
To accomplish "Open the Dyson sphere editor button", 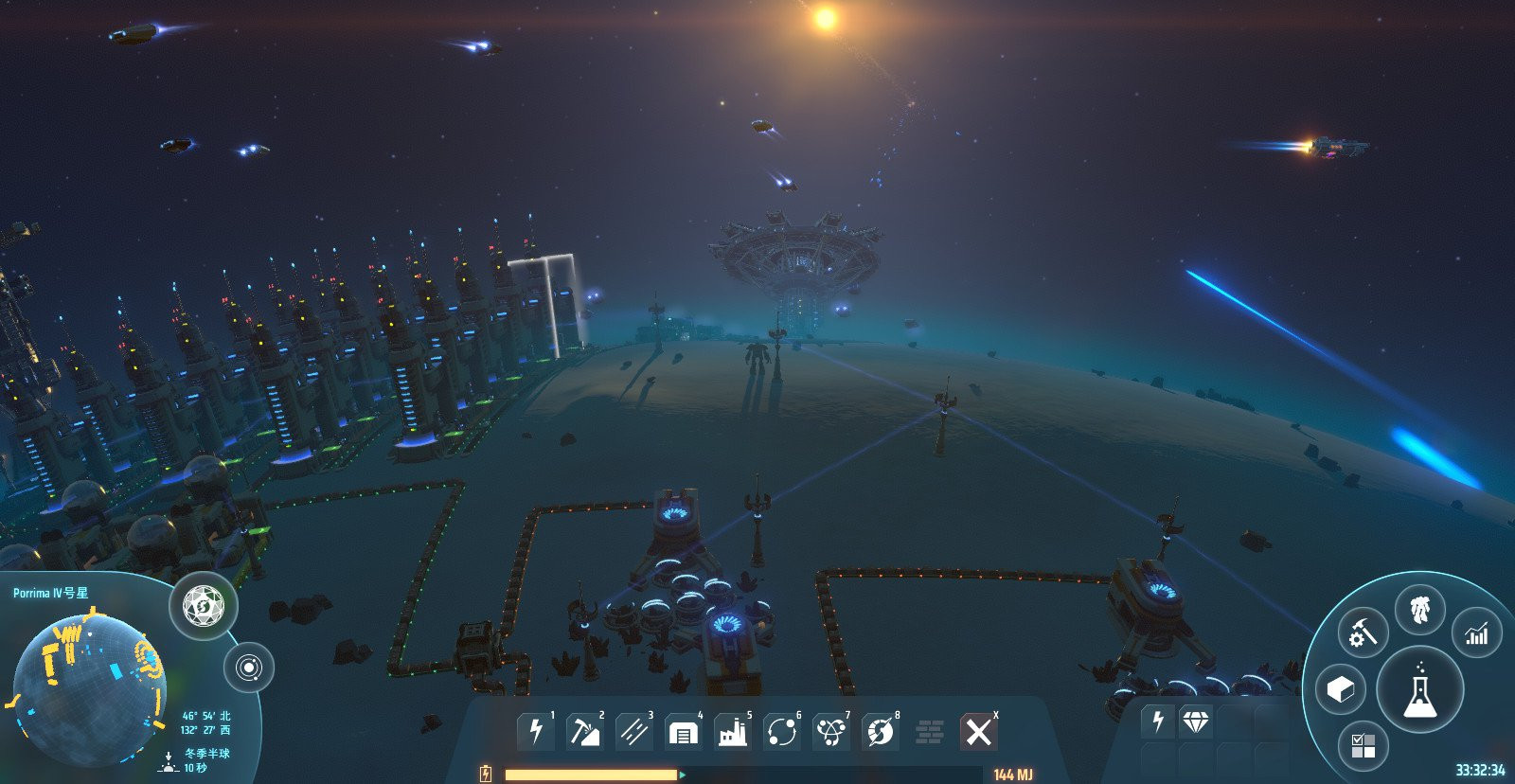I will tap(204, 606).
